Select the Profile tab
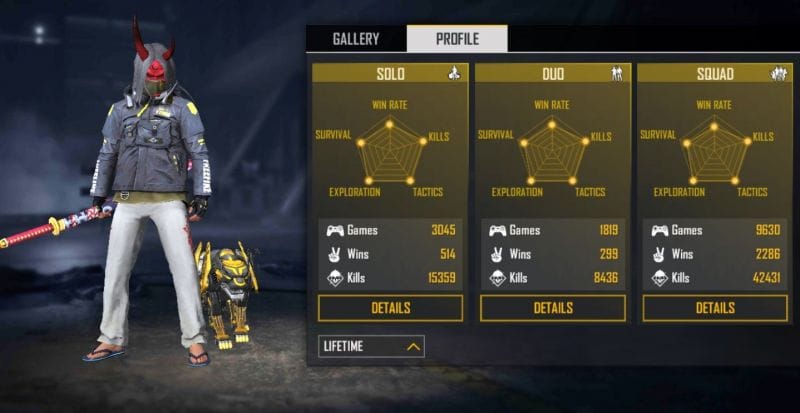Image resolution: width=800 pixels, height=413 pixels. point(457,39)
